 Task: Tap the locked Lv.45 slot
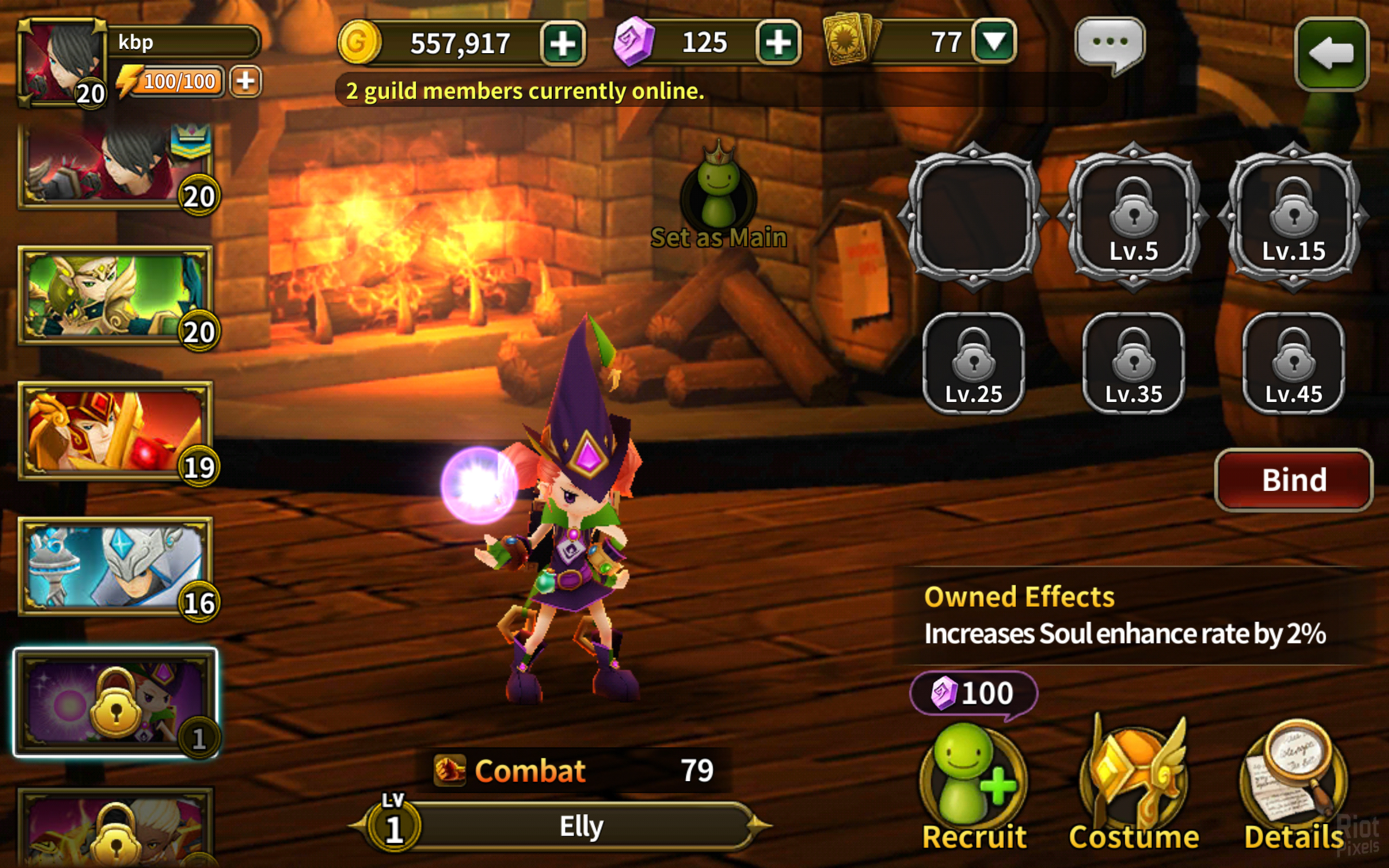point(1294,363)
